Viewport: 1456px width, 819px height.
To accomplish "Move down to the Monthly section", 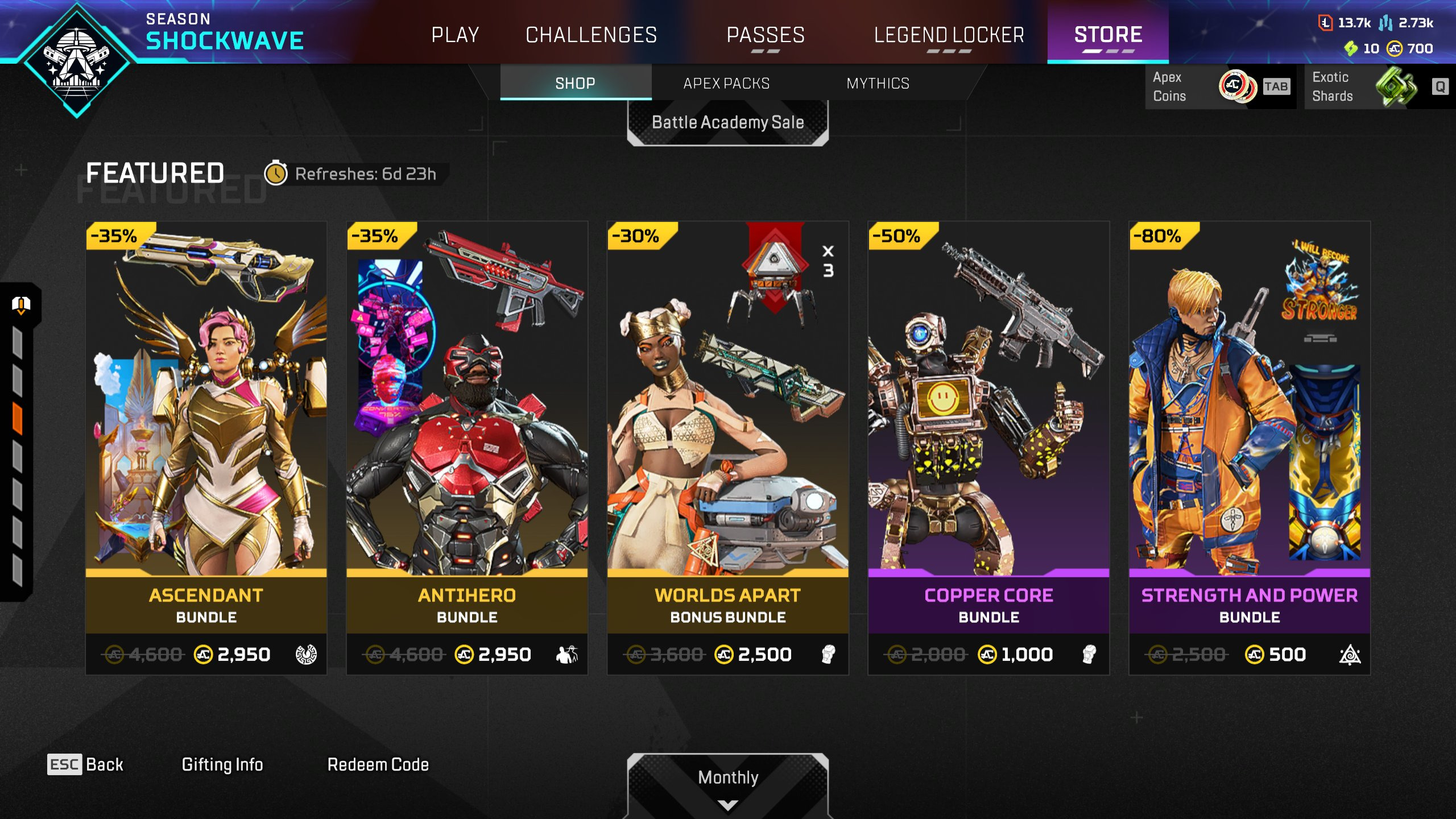I will point(727,785).
